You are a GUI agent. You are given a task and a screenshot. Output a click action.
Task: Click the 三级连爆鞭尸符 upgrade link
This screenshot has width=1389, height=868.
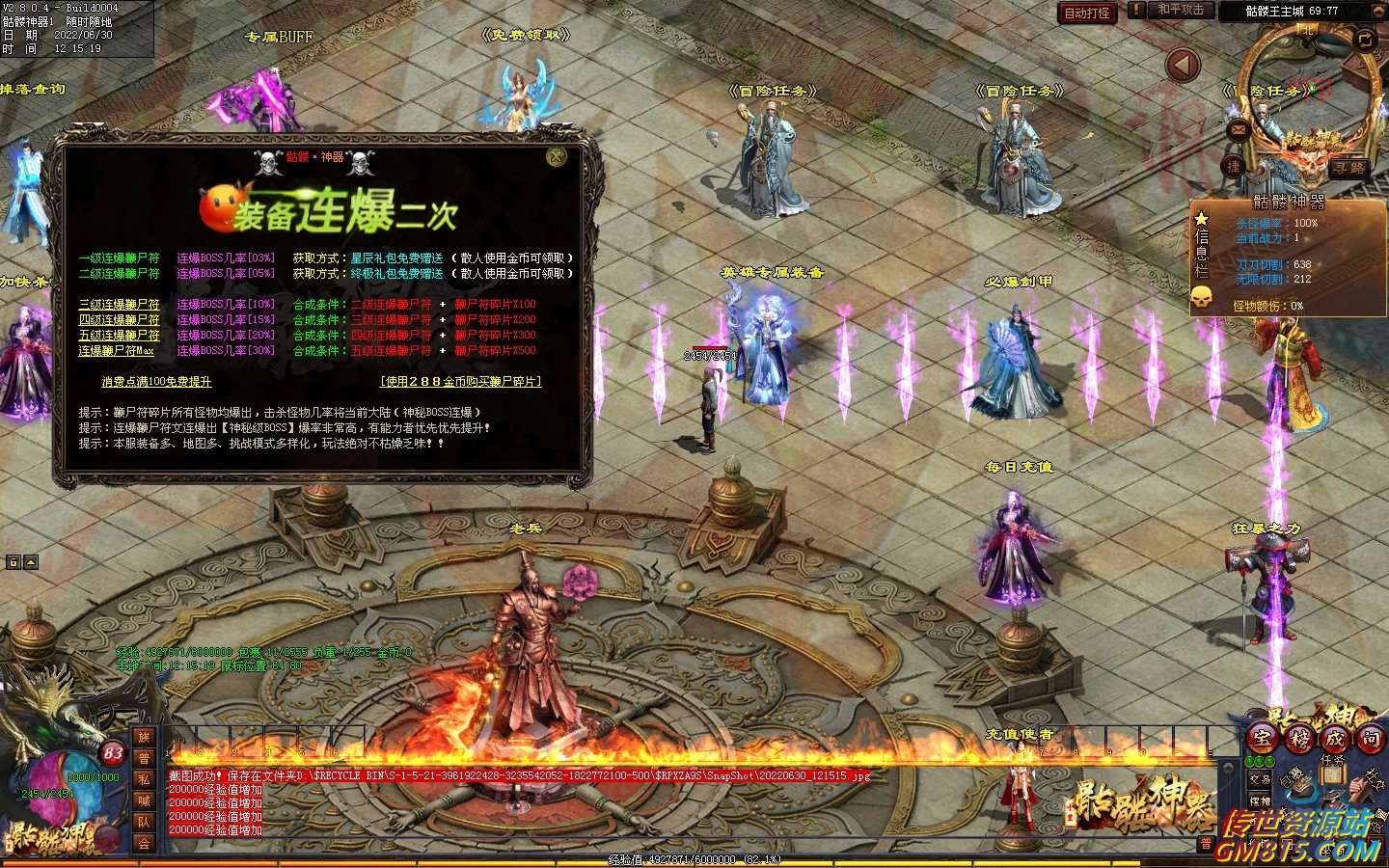[x=120, y=305]
